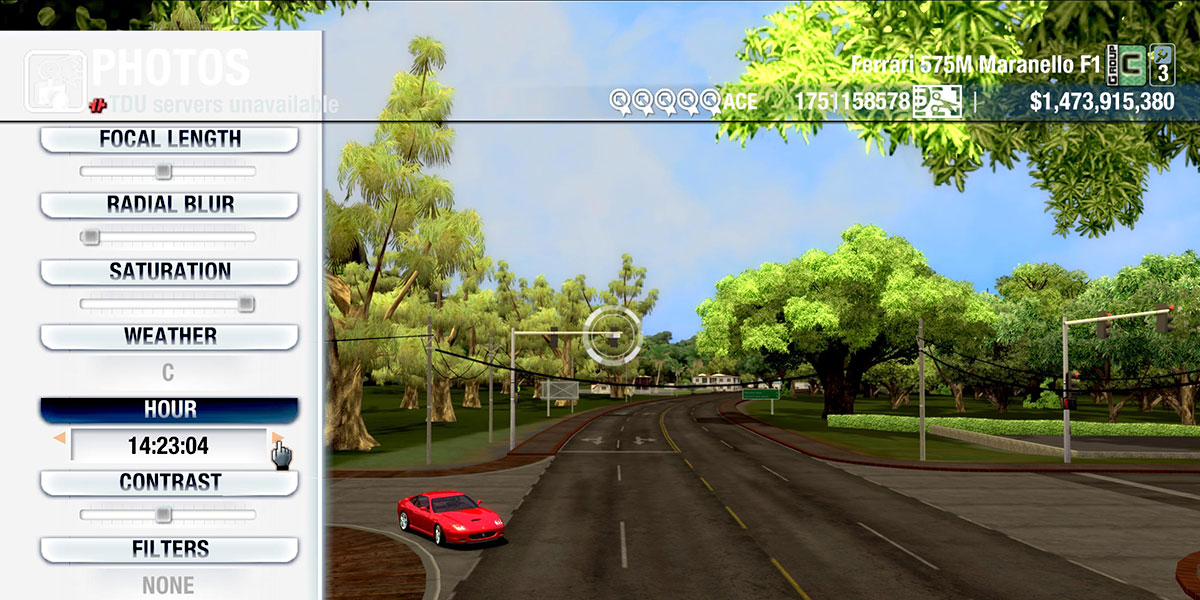Select the Focal Length option
This screenshot has height=600, width=1200.
click(169, 139)
